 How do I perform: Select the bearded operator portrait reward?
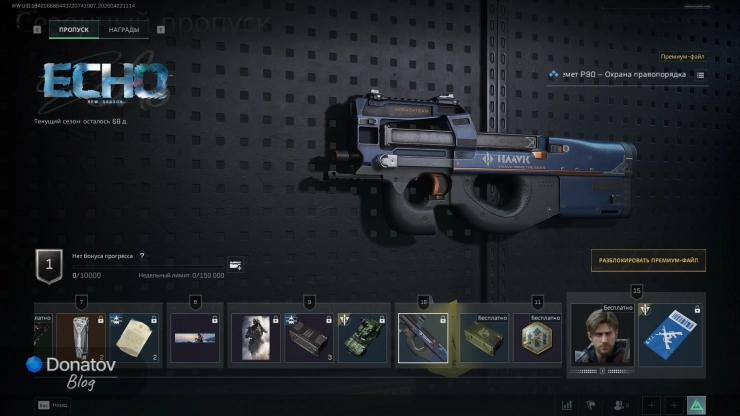602,336
